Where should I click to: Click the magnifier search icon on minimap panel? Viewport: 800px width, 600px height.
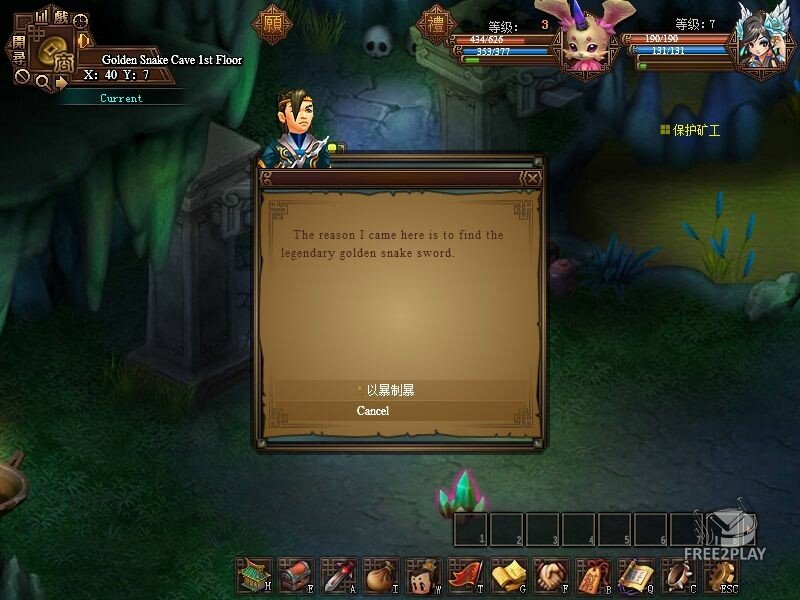coord(42,82)
